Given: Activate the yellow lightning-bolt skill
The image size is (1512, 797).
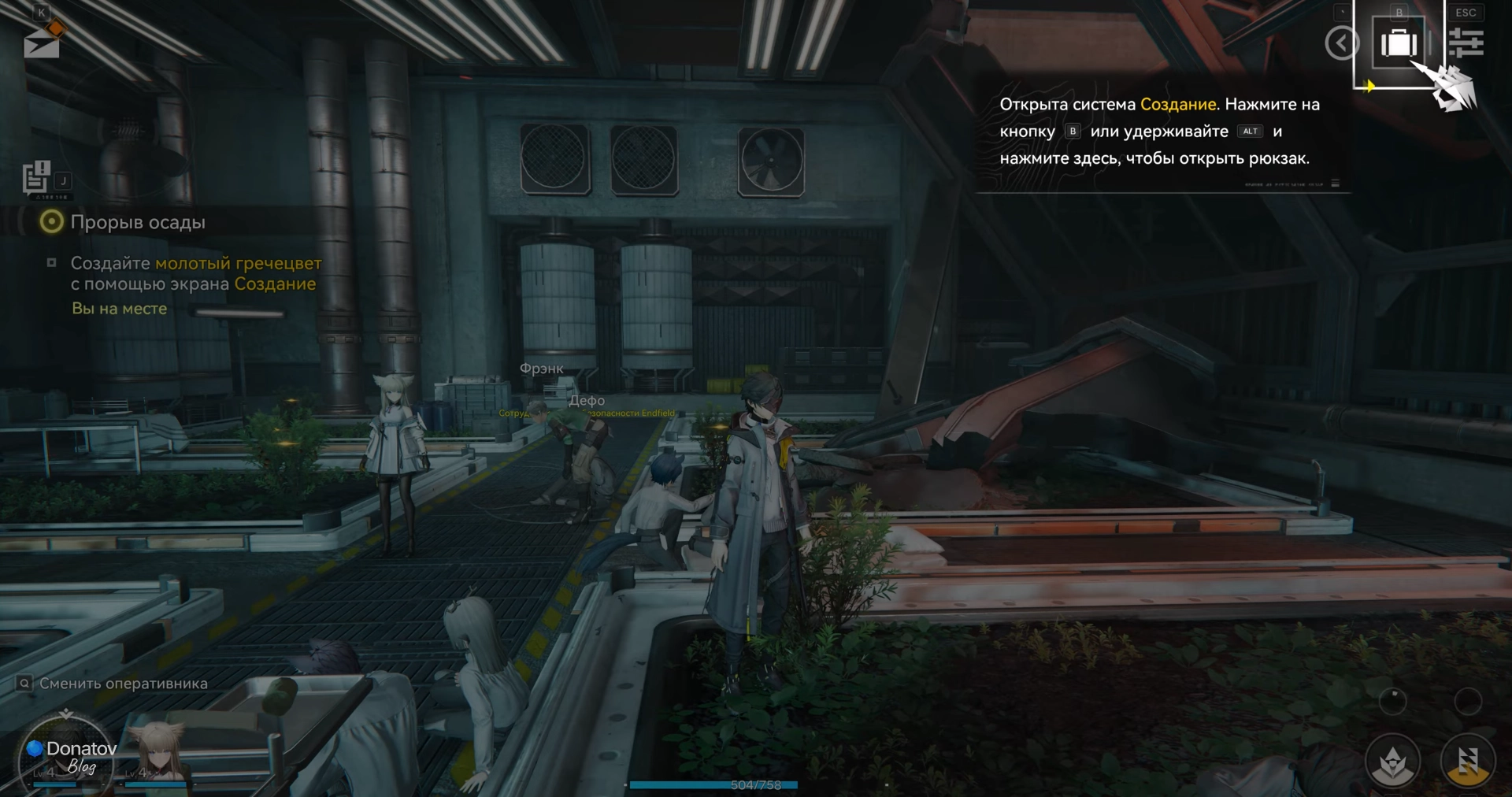Looking at the screenshot, I should click(1467, 762).
